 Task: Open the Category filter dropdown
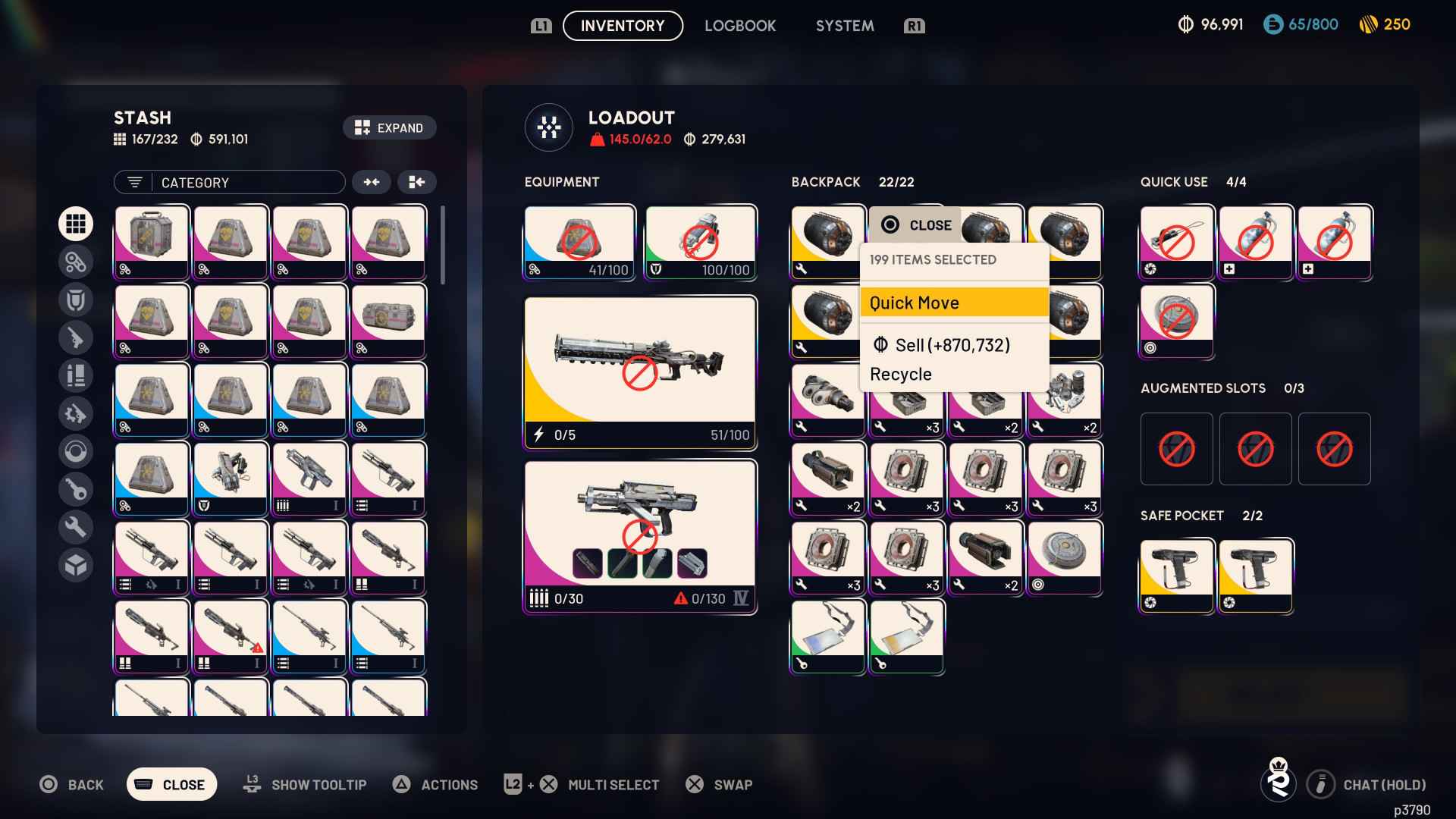(x=229, y=182)
